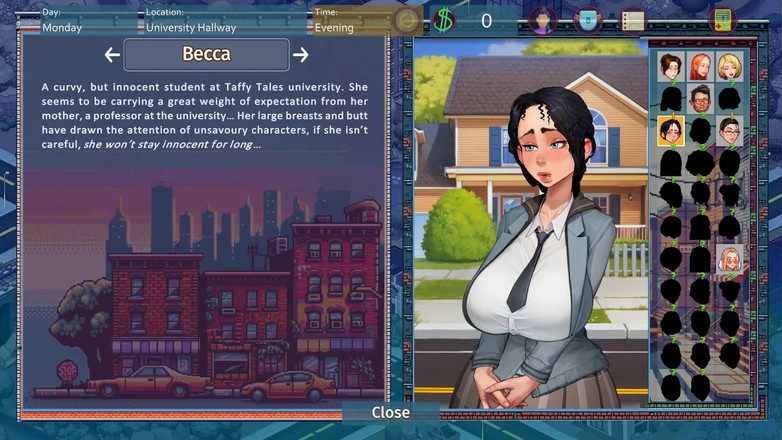This screenshot has width=782, height=440.
Task: Click the round gold clock icon
Action: pyautogui.click(x=407, y=19)
